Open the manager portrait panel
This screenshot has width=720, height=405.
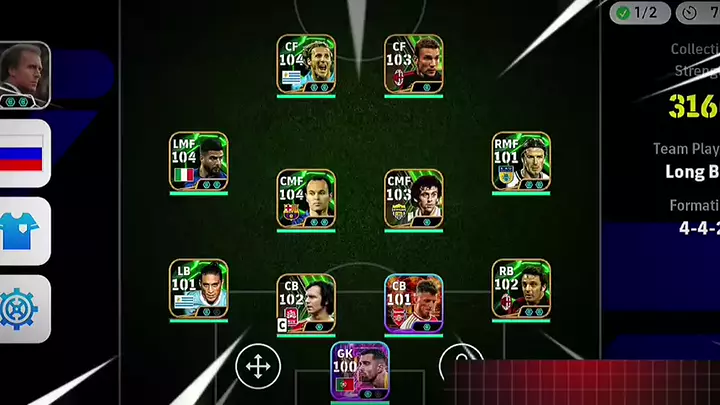[24, 74]
